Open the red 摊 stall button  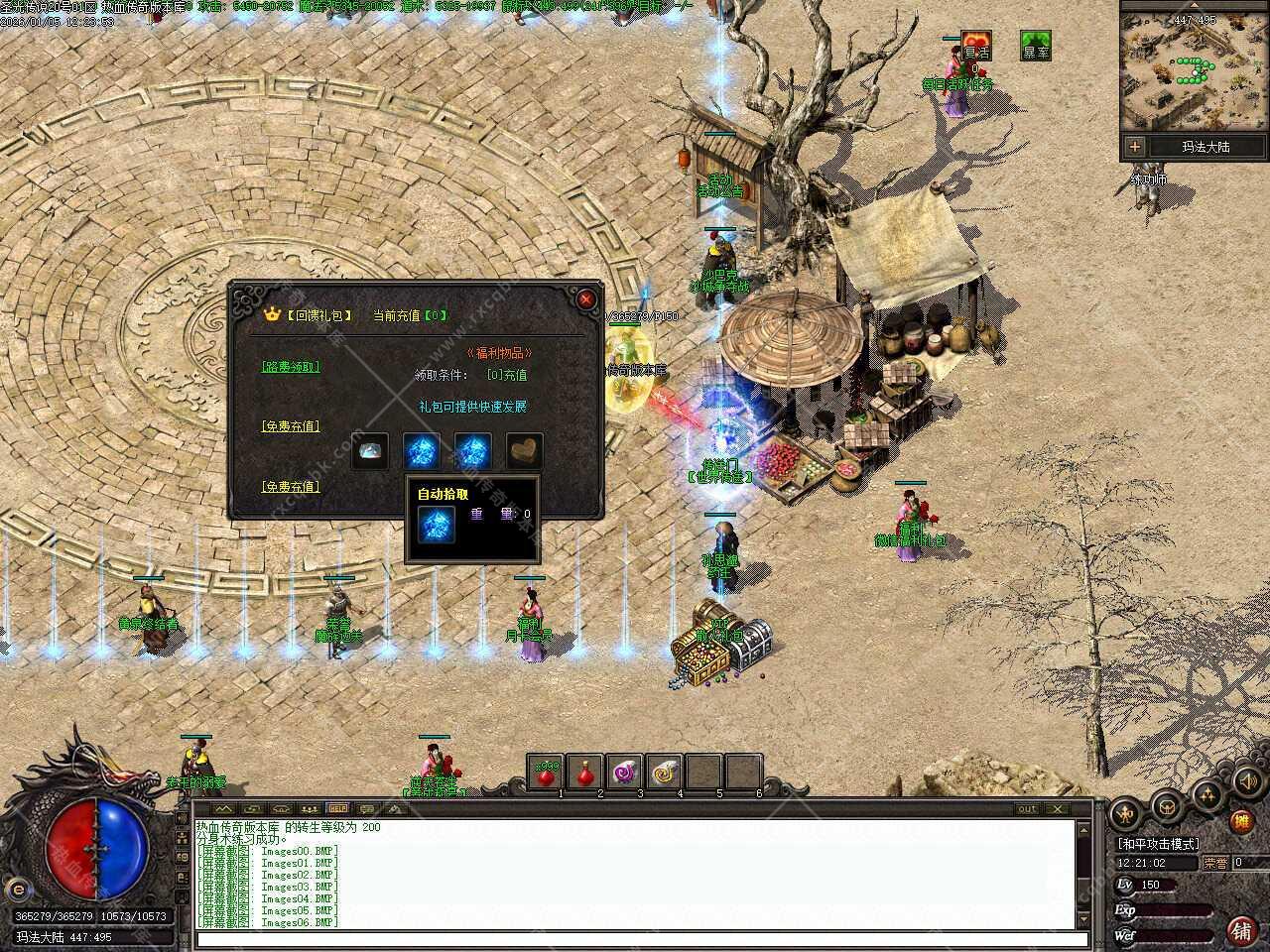coord(1240,821)
